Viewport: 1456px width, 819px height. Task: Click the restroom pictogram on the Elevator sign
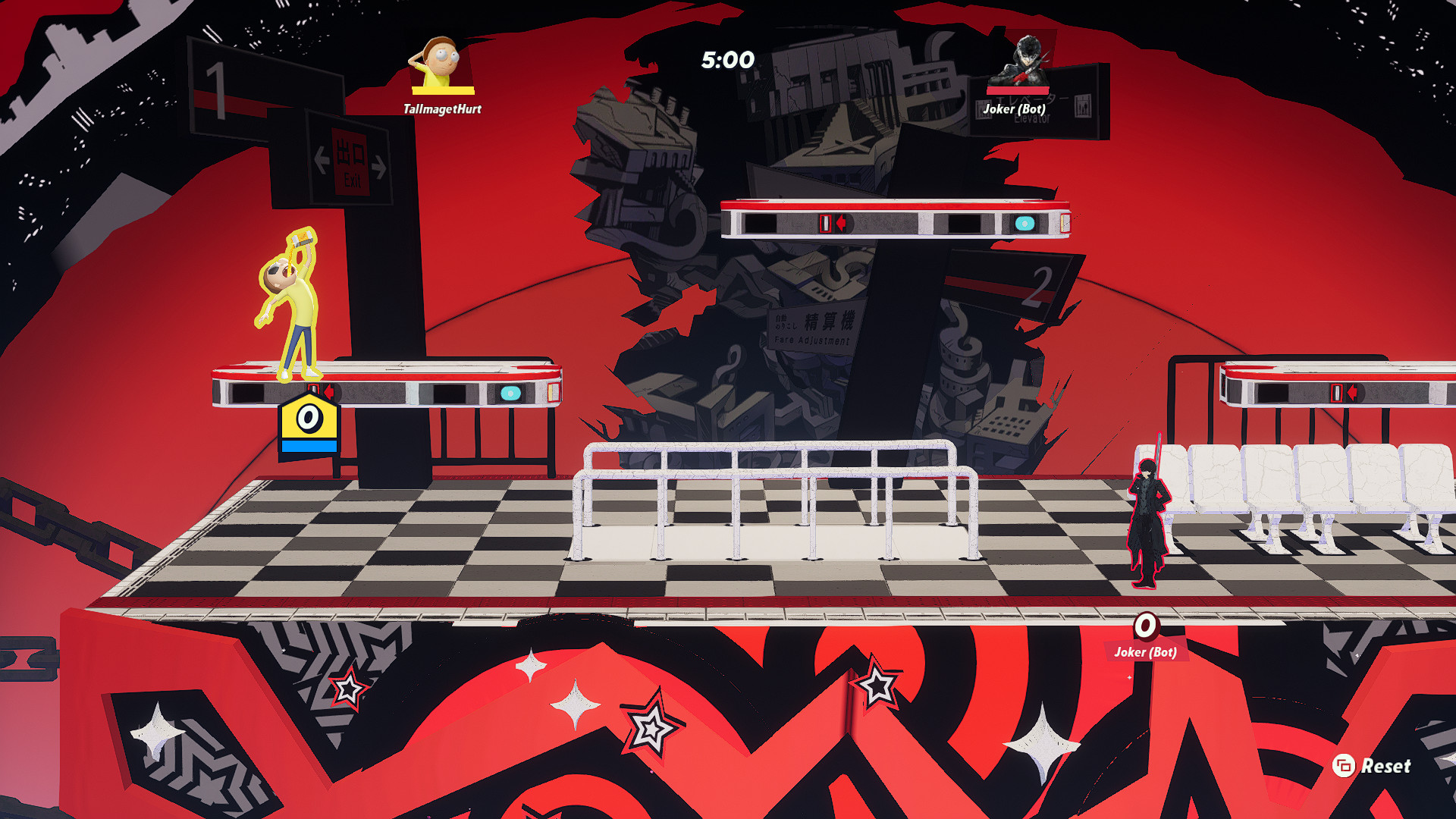pos(1083,108)
